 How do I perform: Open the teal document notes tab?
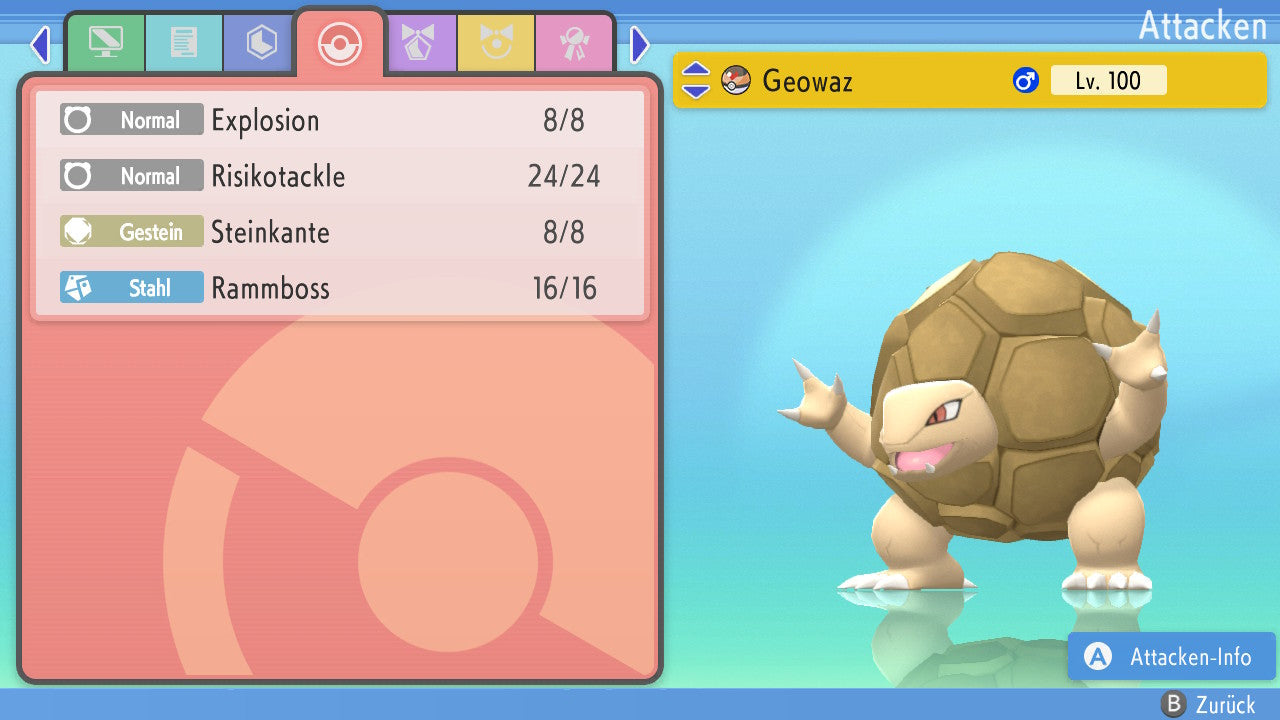coord(183,43)
